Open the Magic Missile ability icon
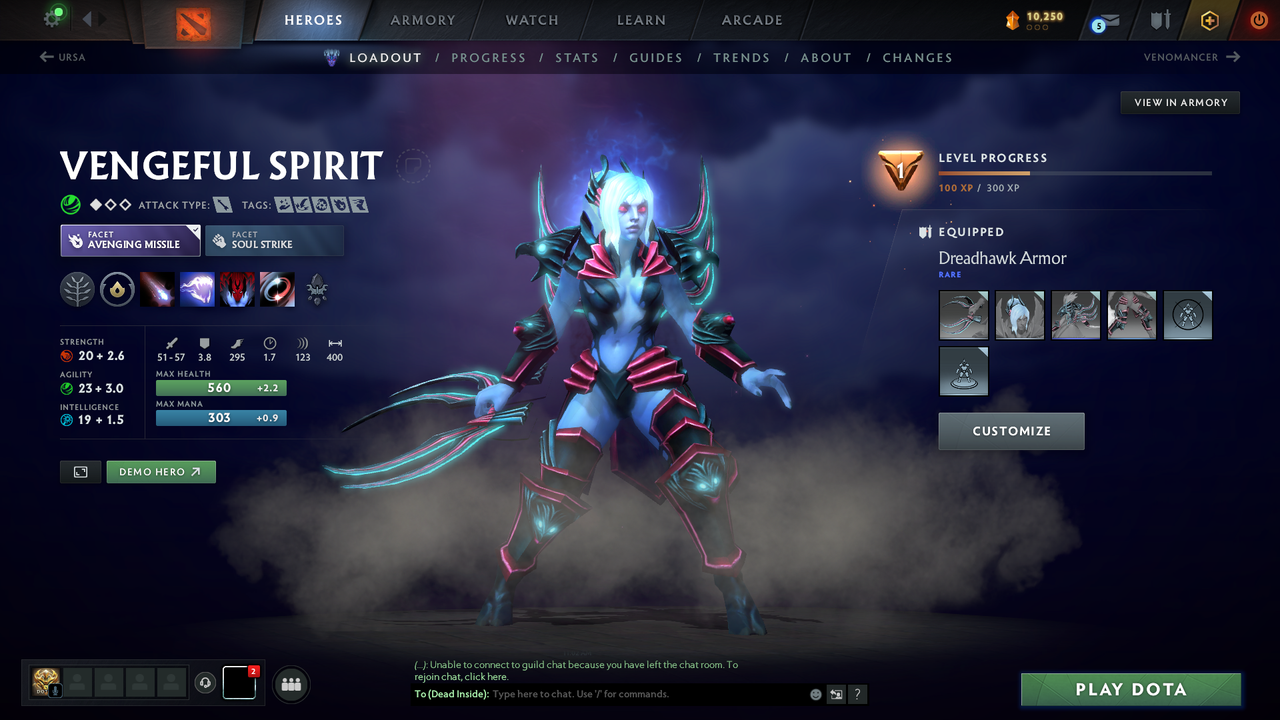 158,290
